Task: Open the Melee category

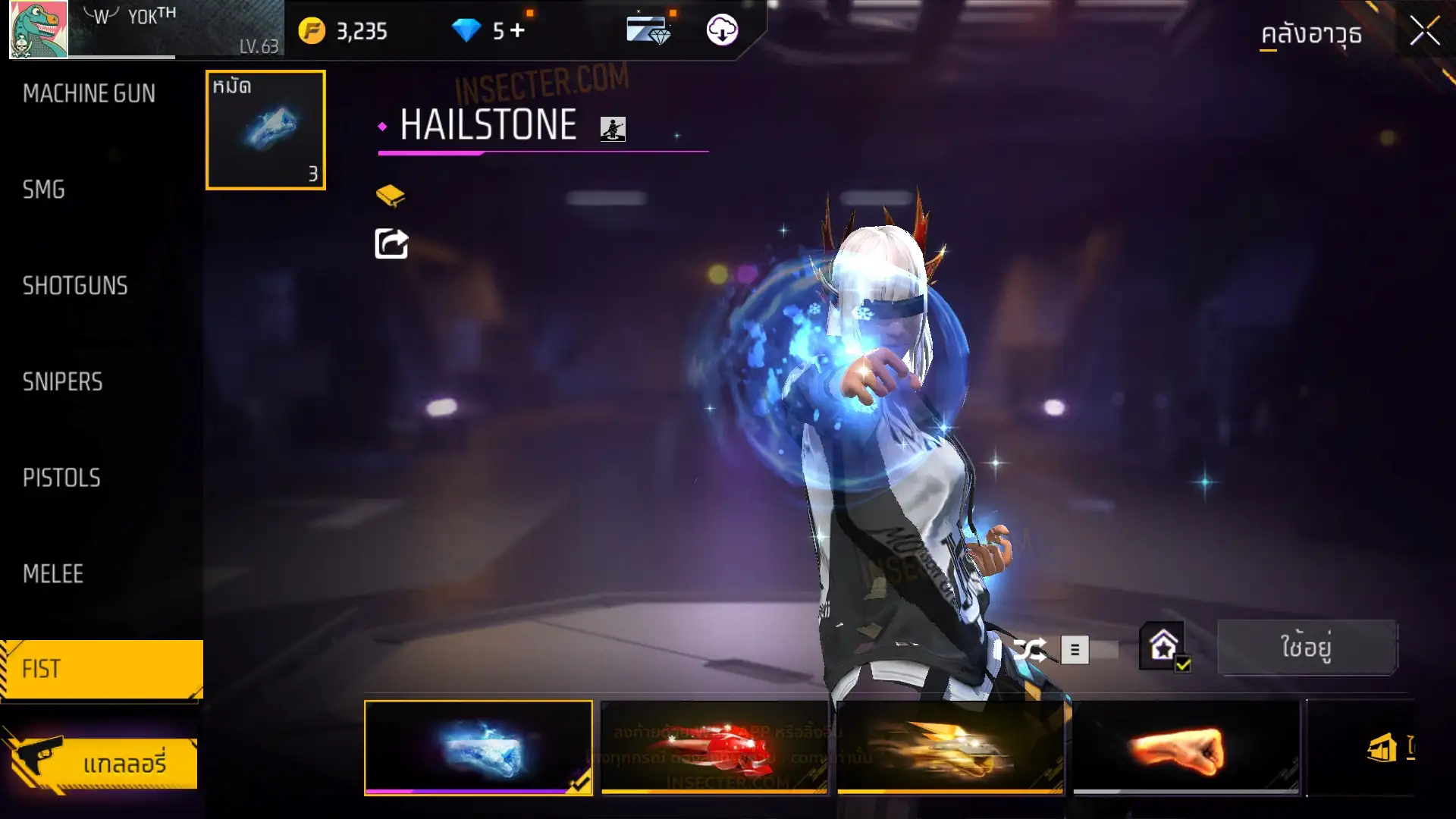Action: click(53, 574)
